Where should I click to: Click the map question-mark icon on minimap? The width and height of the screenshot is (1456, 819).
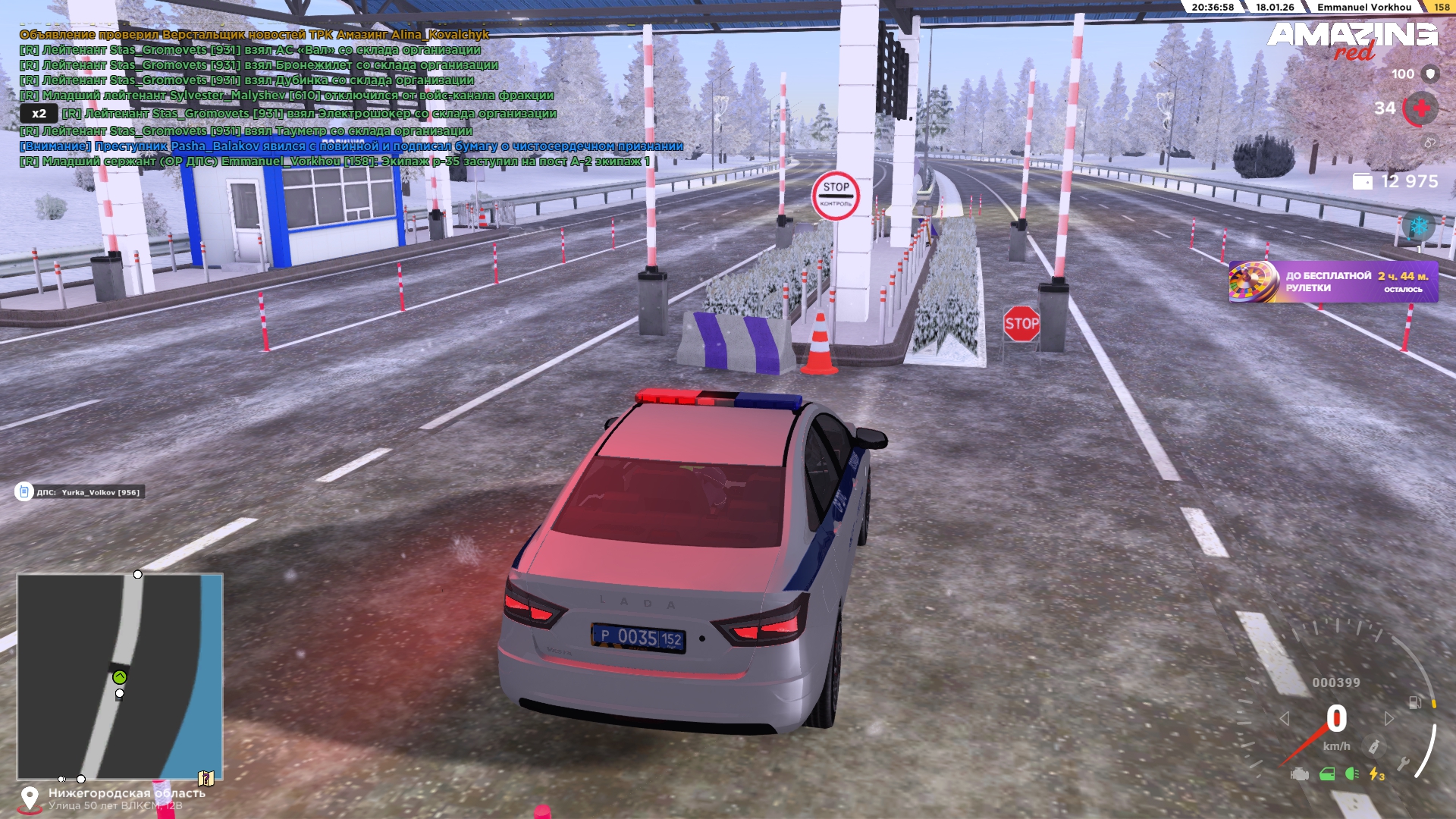[206, 778]
